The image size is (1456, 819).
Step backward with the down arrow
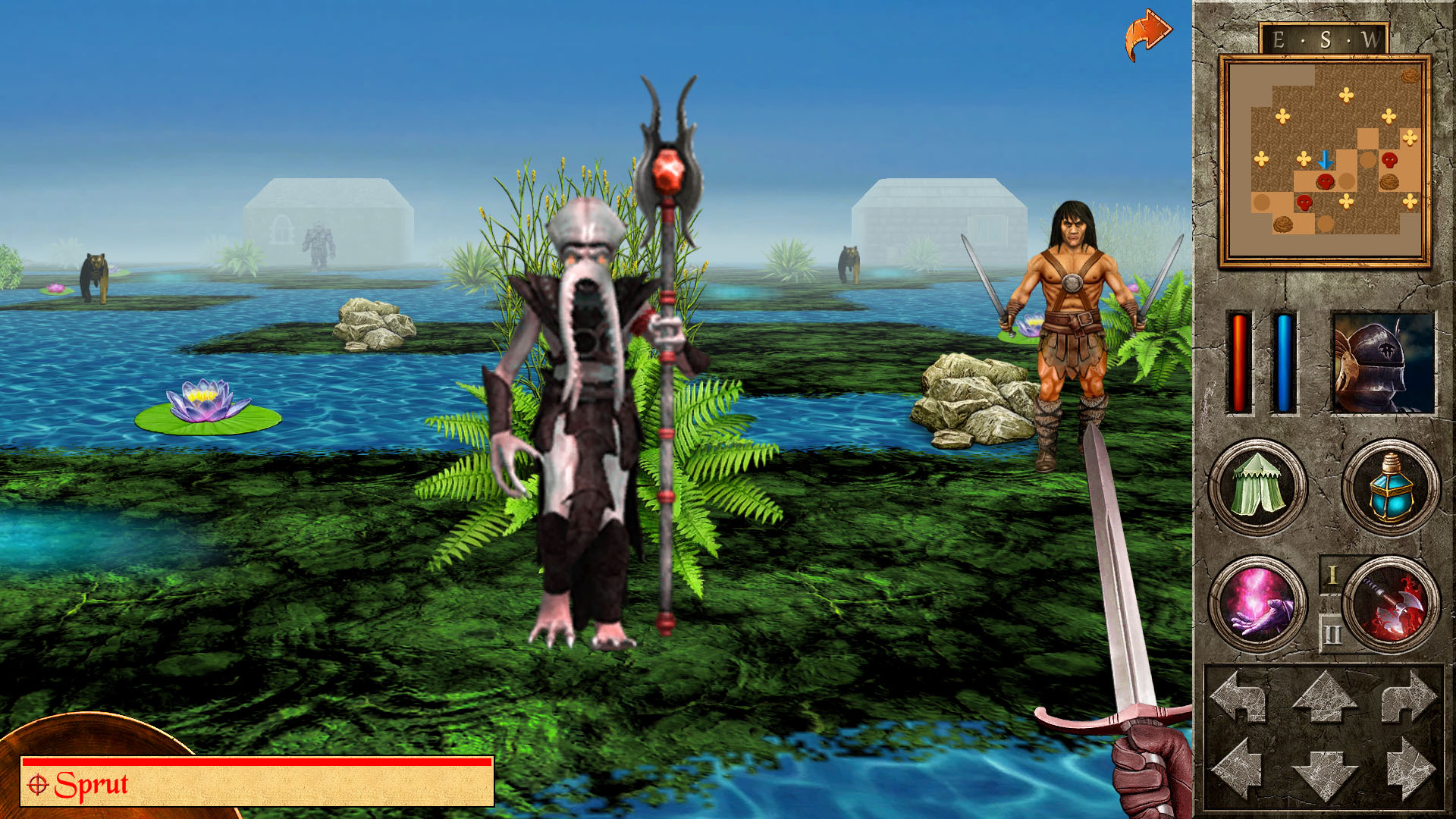pyautogui.click(x=1324, y=773)
